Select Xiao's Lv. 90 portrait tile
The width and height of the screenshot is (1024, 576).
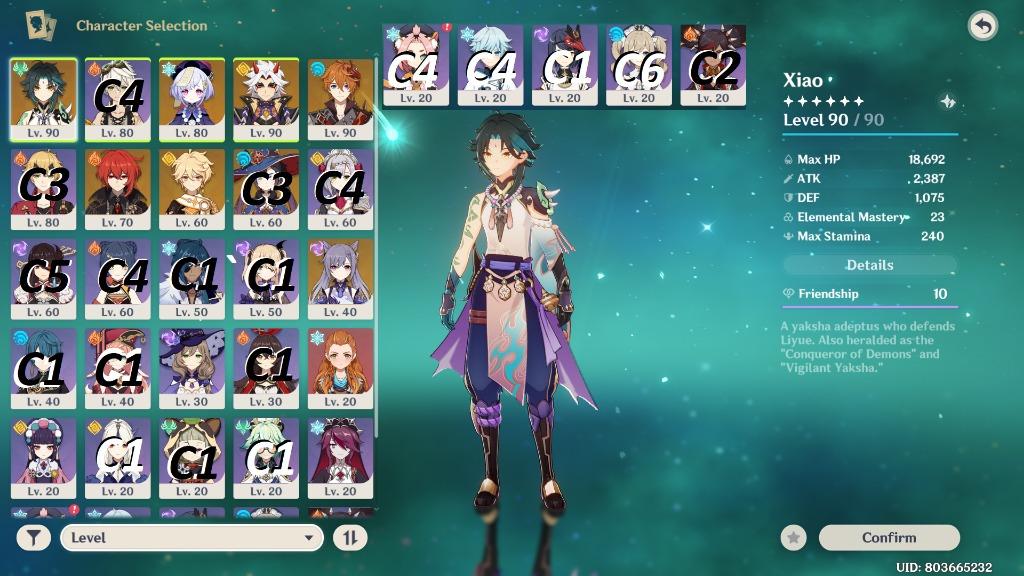[x=43, y=98]
